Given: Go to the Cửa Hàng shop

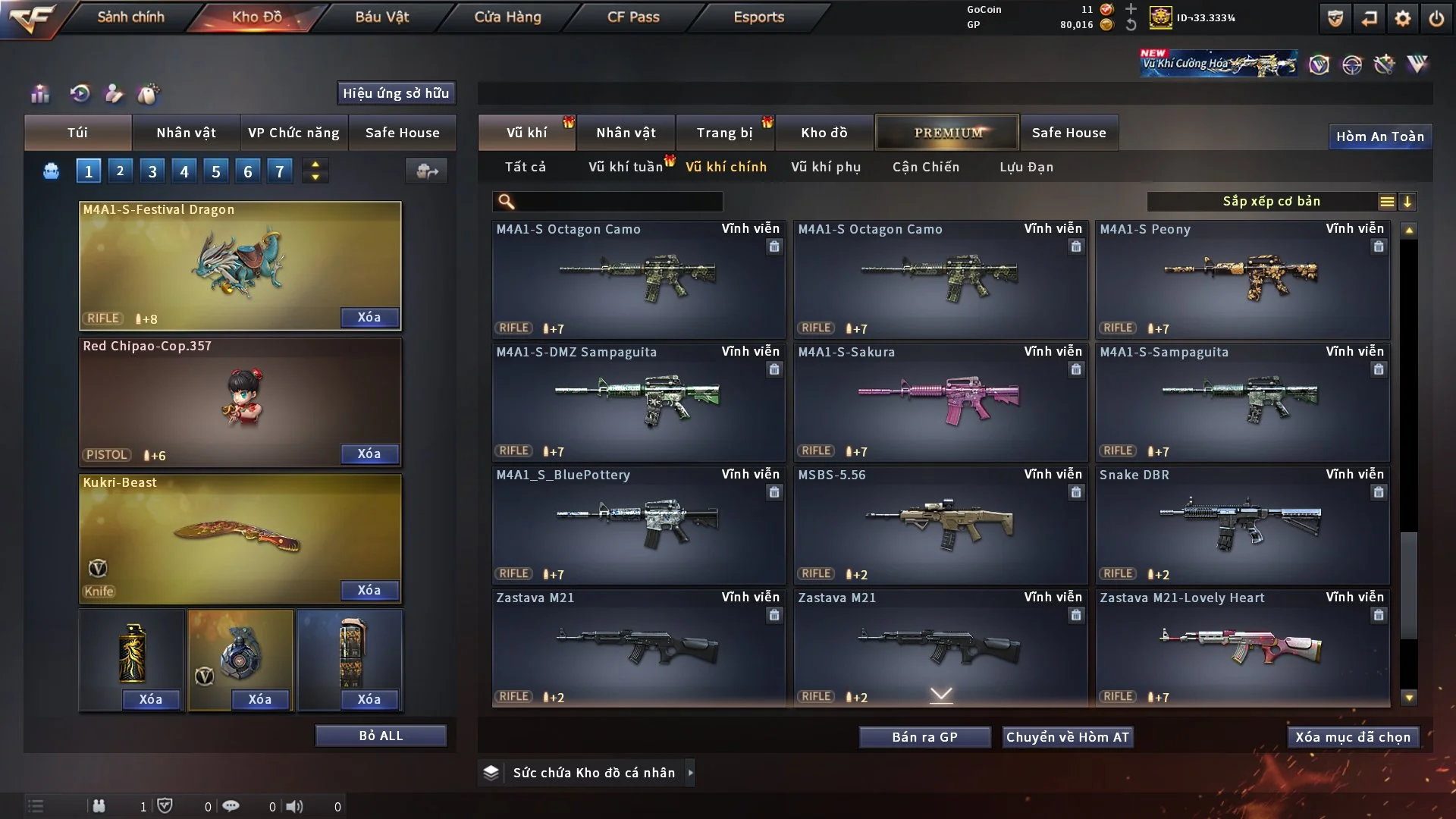Looking at the screenshot, I should click(x=507, y=17).
